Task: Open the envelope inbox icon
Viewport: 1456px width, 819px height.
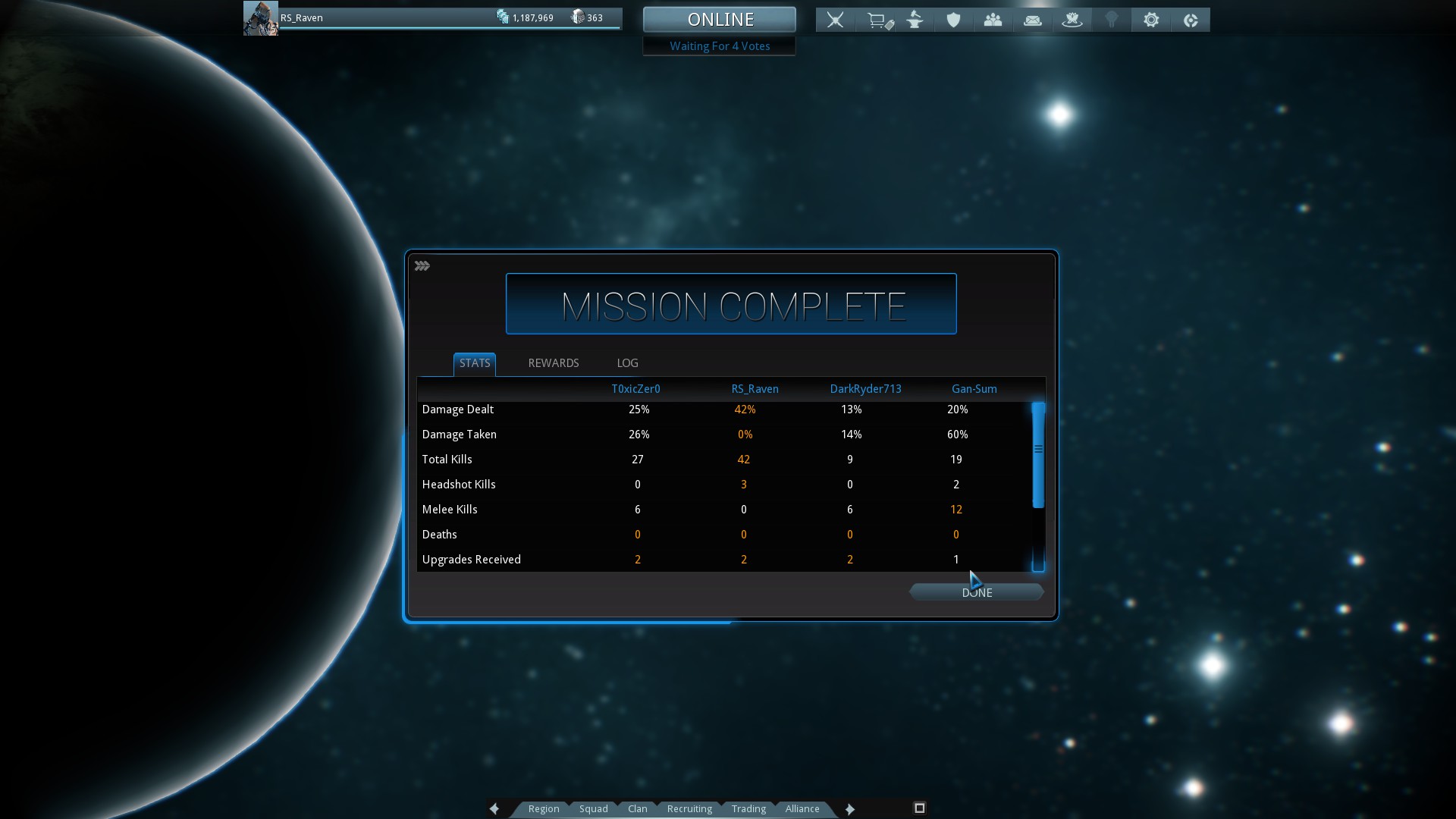Action: [x=1033, y=20]
